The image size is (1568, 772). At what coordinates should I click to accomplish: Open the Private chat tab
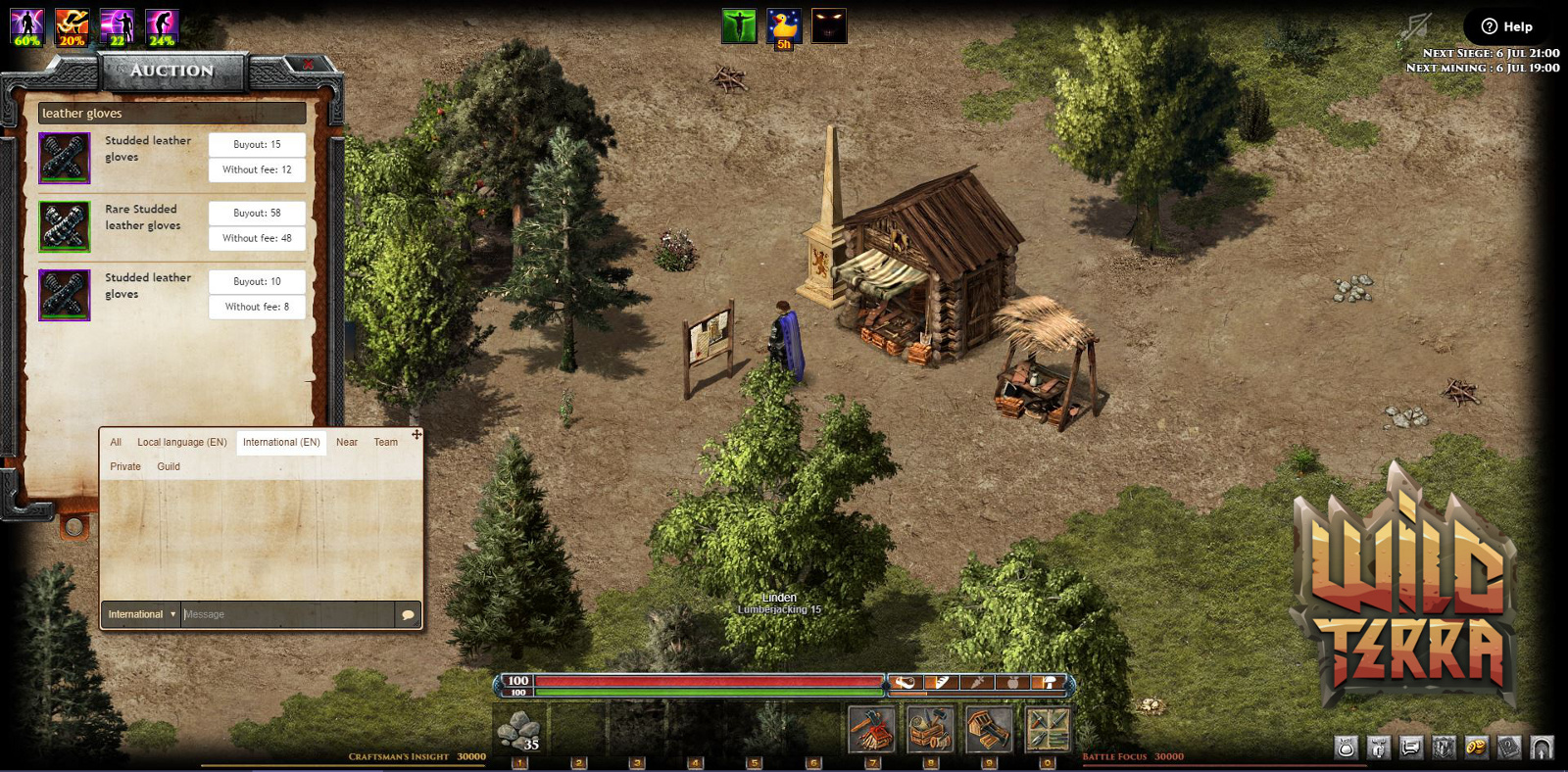click(125, 466)
